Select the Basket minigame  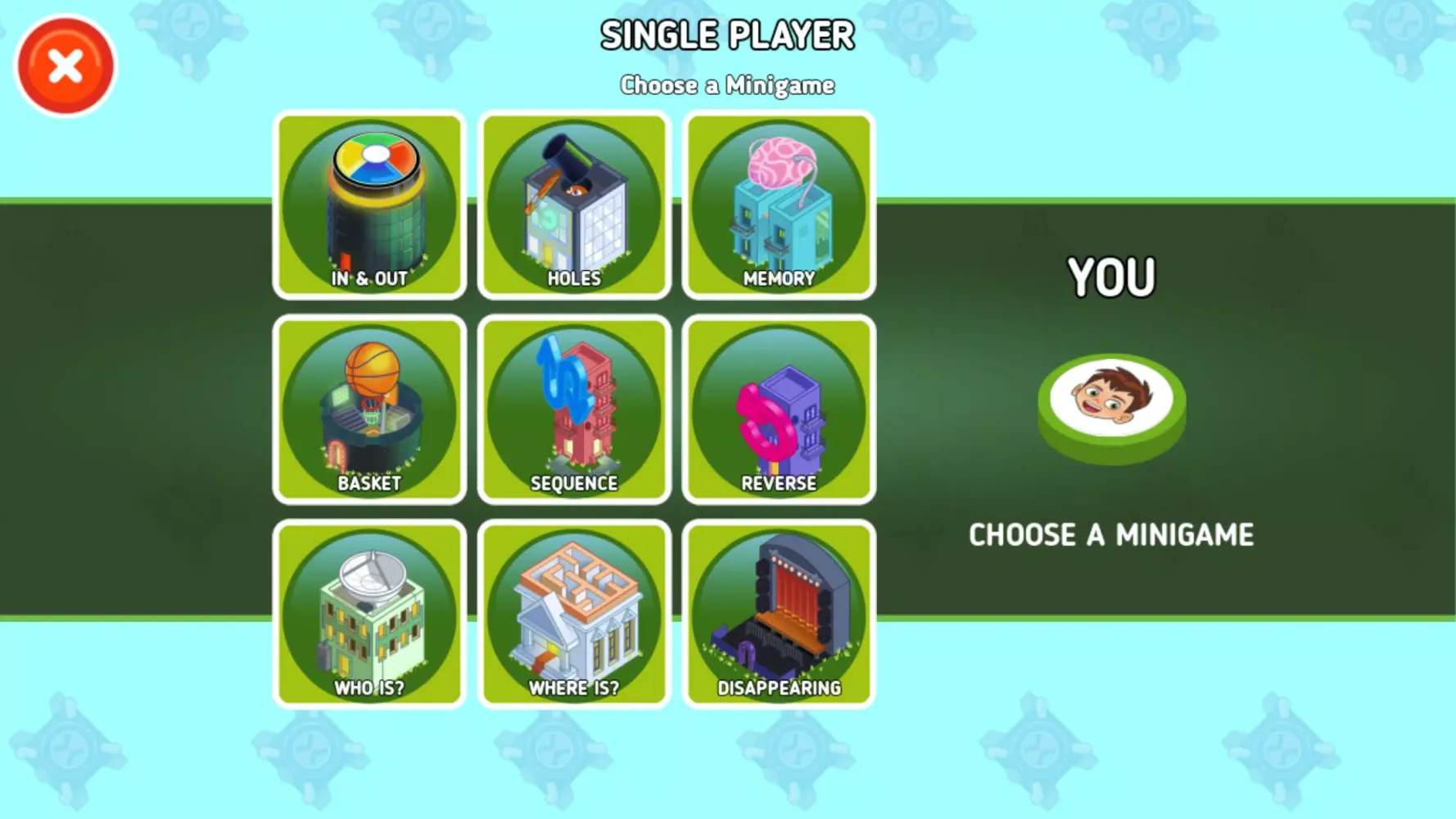coord(369,408)
